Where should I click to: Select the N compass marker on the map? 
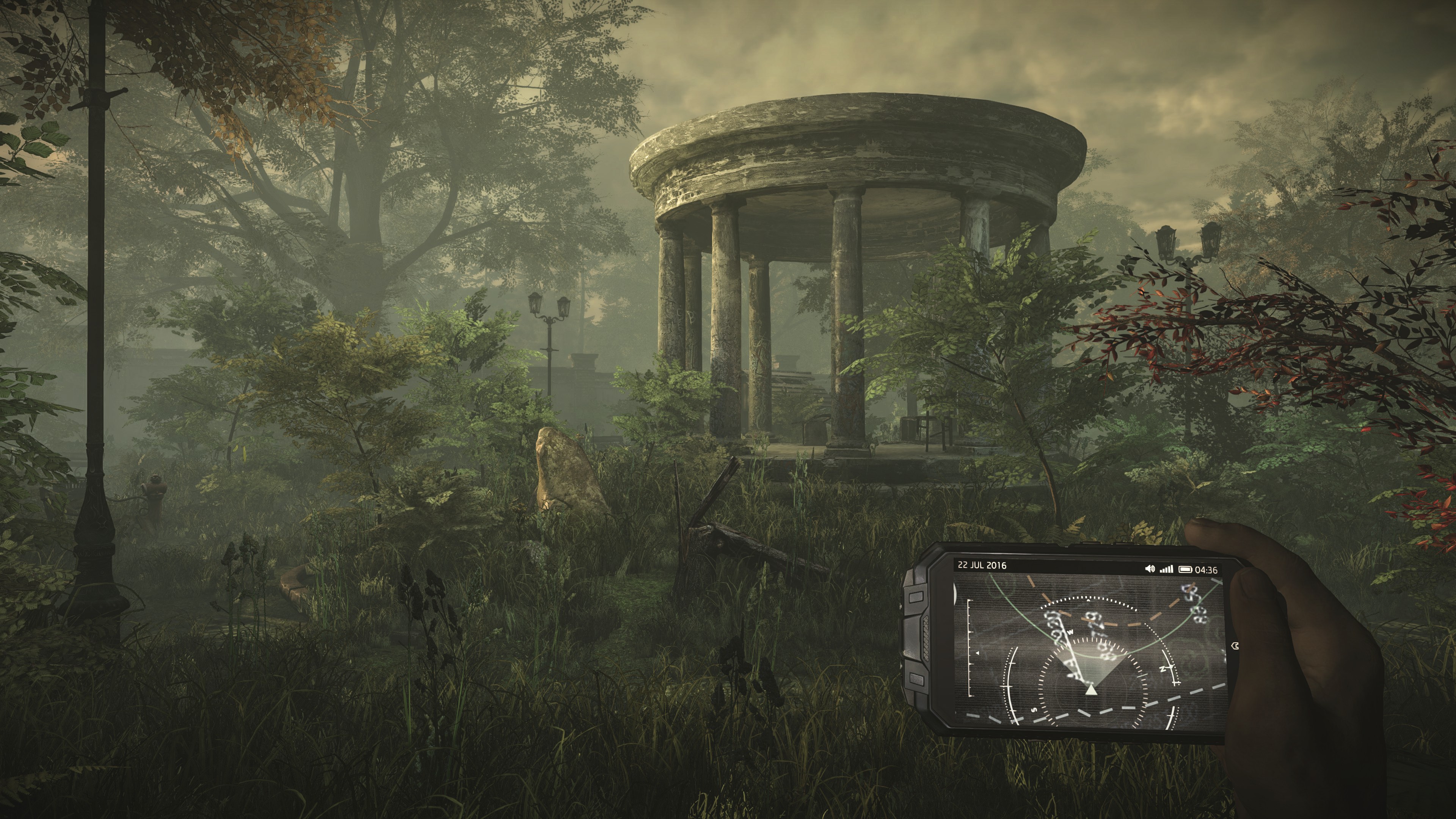click(1163, 668)
